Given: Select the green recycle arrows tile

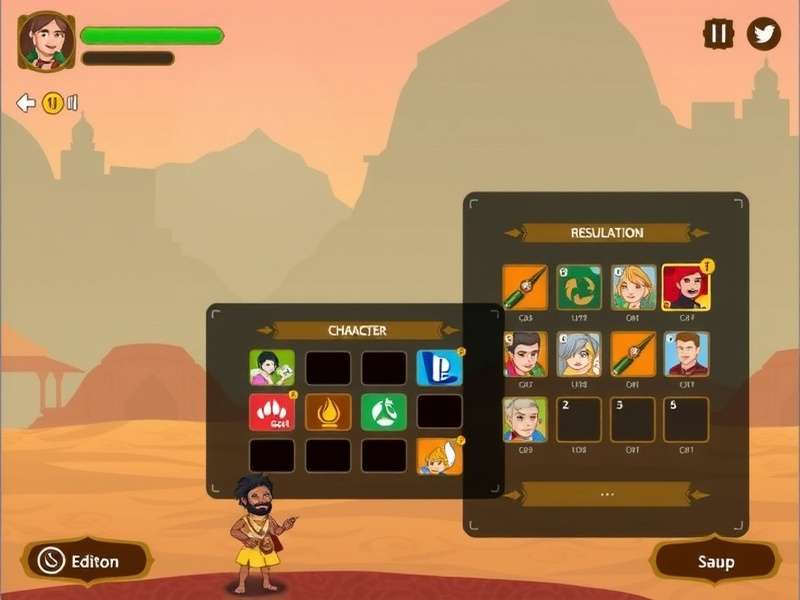Looking at the screenshot, I should tap(579, 287).
